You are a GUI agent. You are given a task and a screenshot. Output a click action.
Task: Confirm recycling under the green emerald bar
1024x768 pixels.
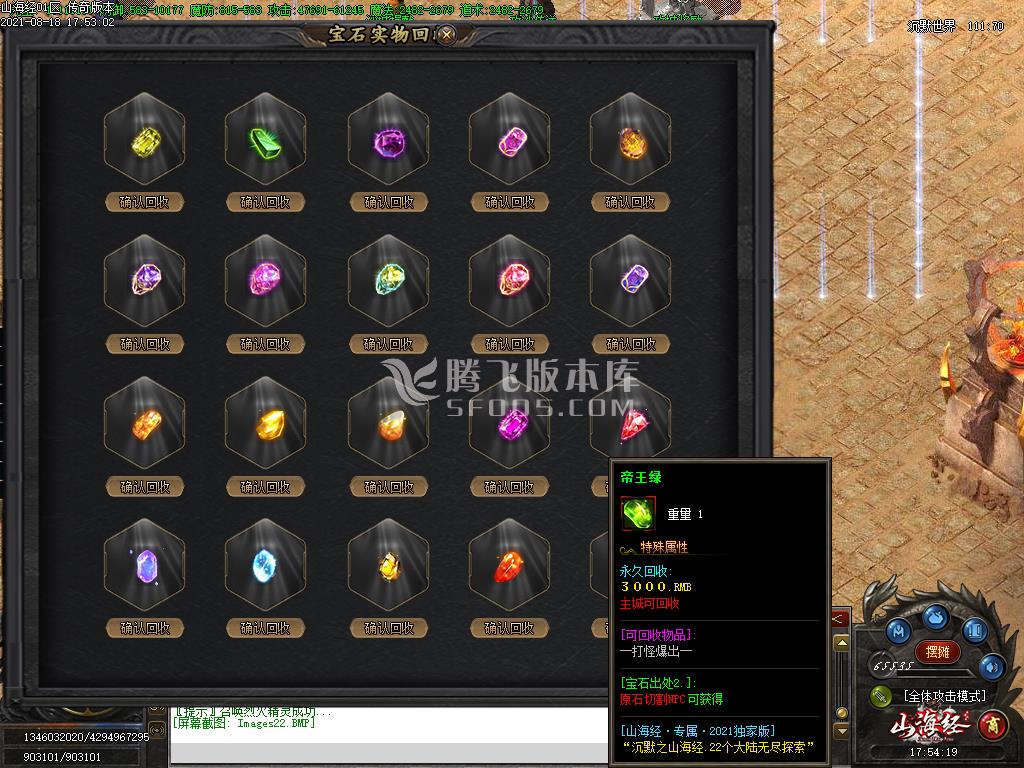[x=266, y=202]
